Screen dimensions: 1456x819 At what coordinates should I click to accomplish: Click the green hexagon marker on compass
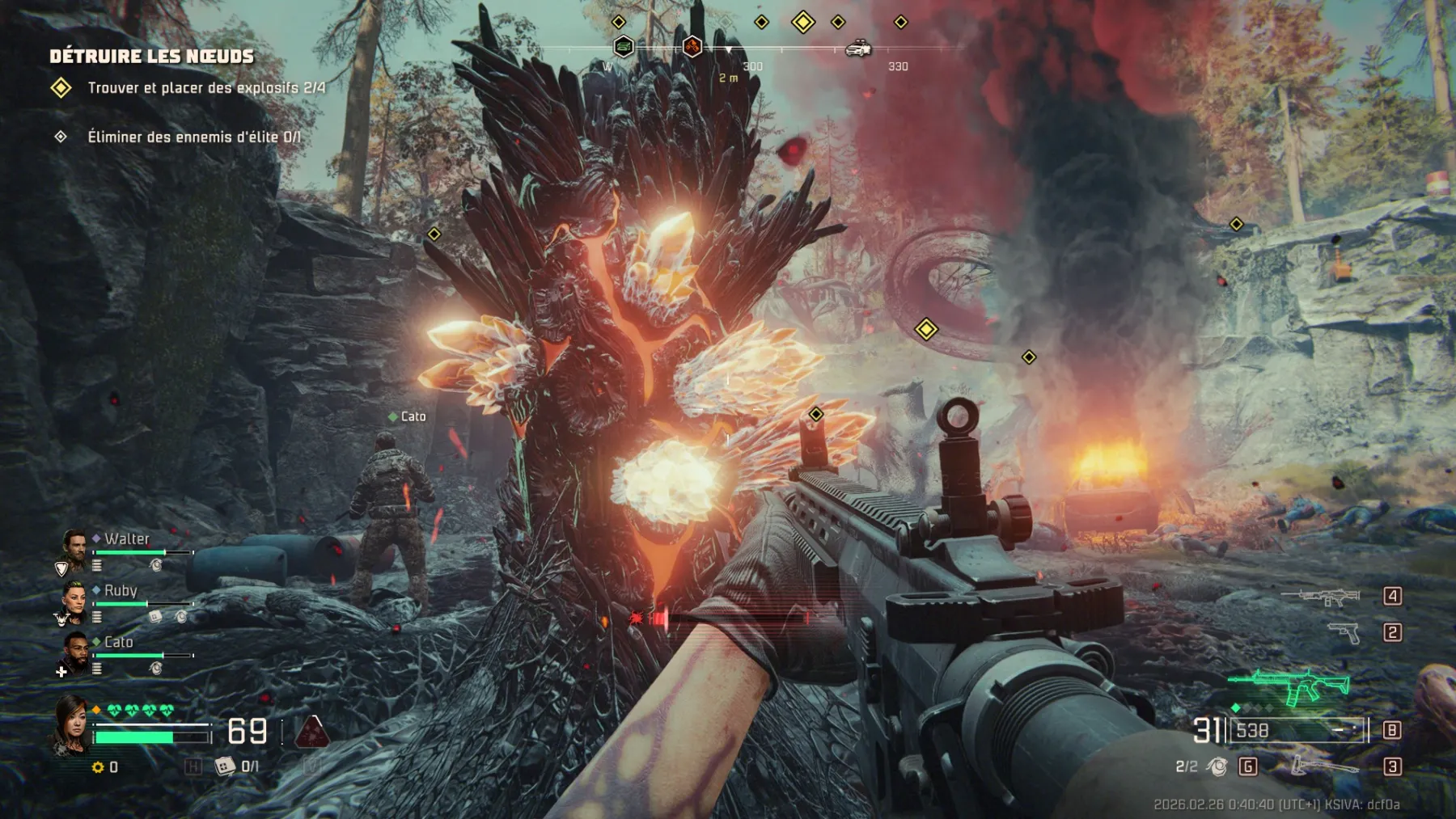tap(623, 47)
